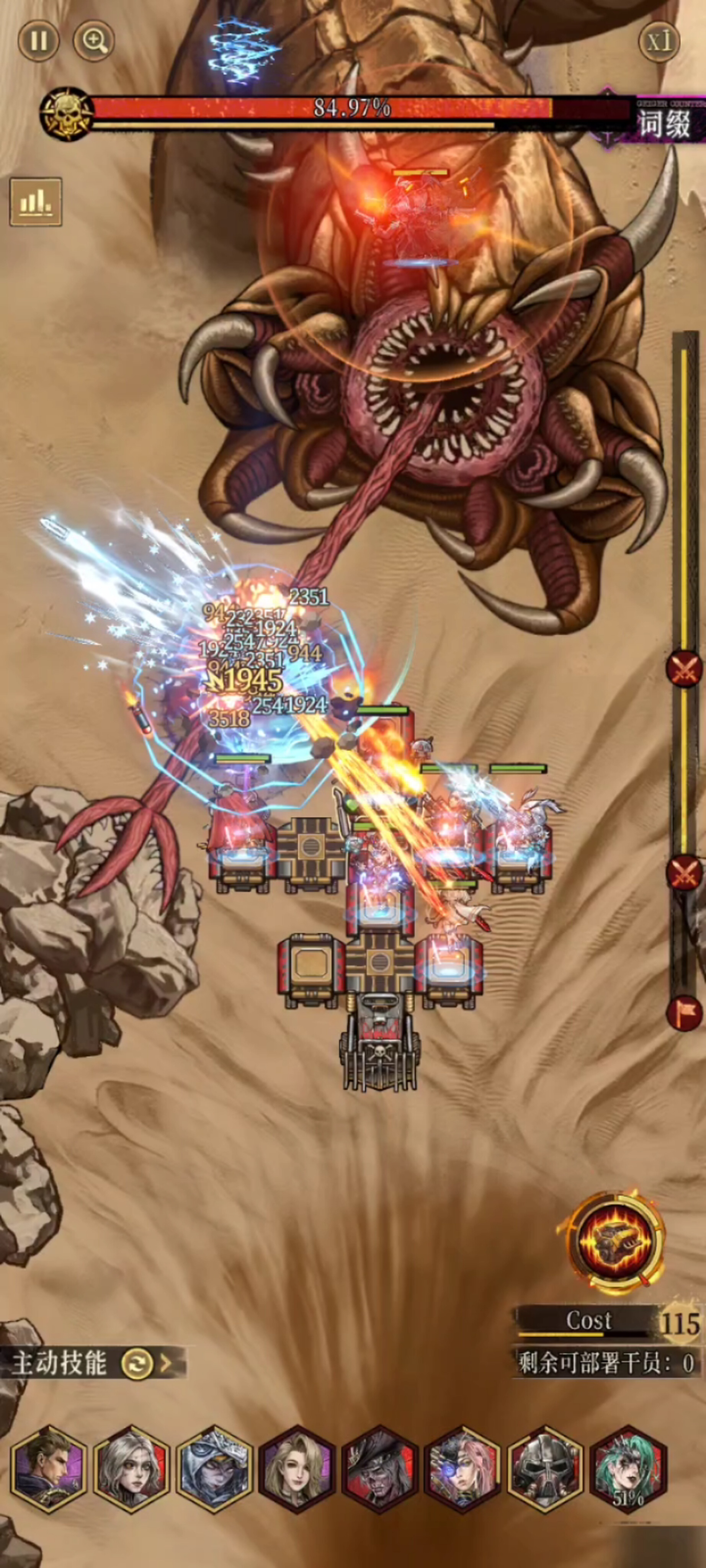Tap the magnifying glass zoom button
Screen dimensions: 706x1568
94,41
